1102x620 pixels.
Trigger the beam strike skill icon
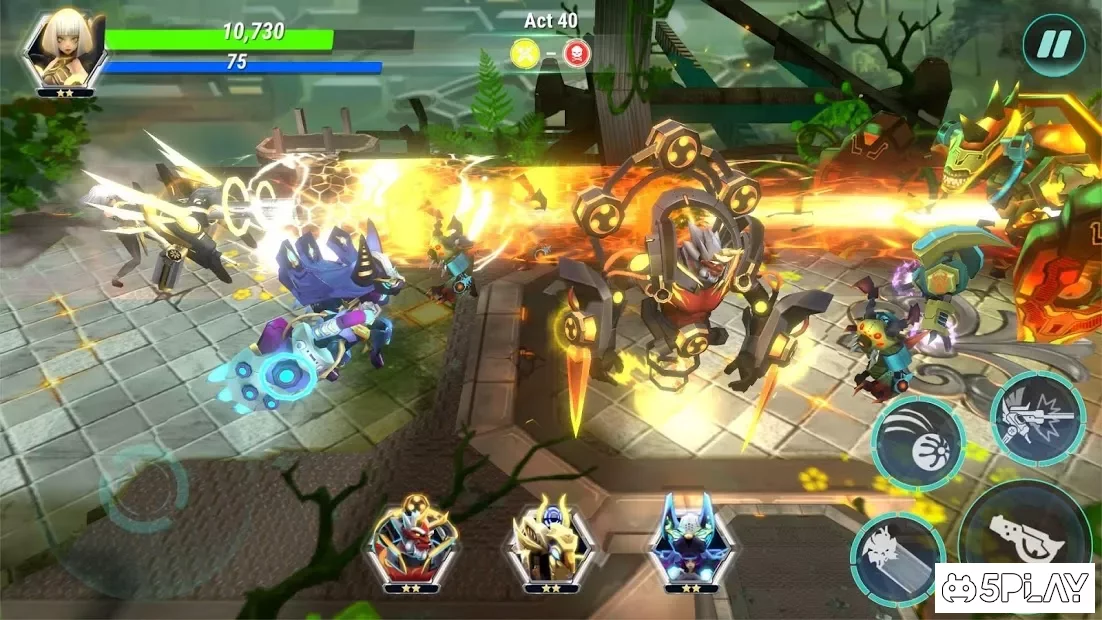pyautogui.click(x=897, y=560)
